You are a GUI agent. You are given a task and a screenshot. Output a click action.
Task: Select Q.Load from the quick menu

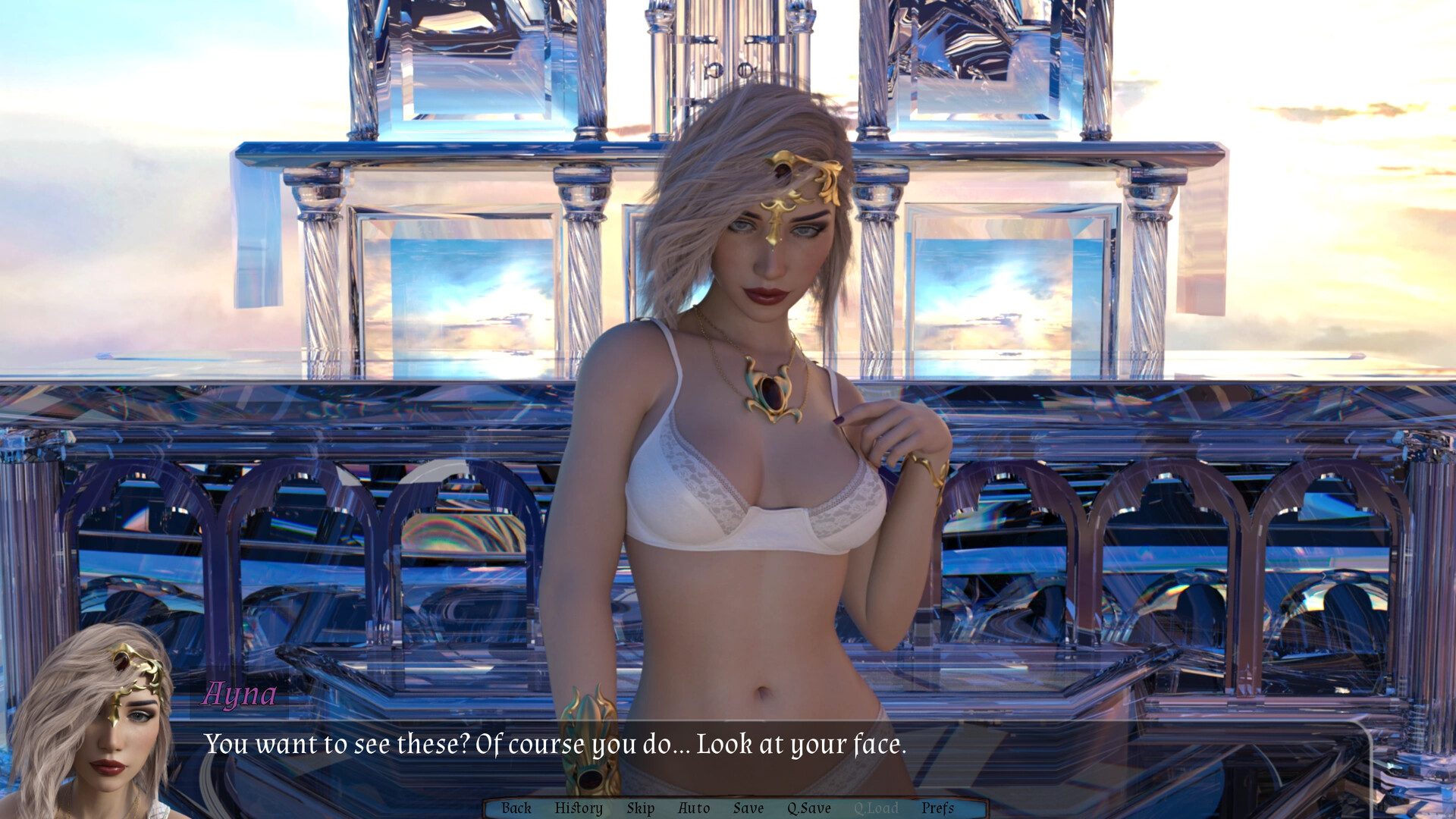click(x=877, y=808)
